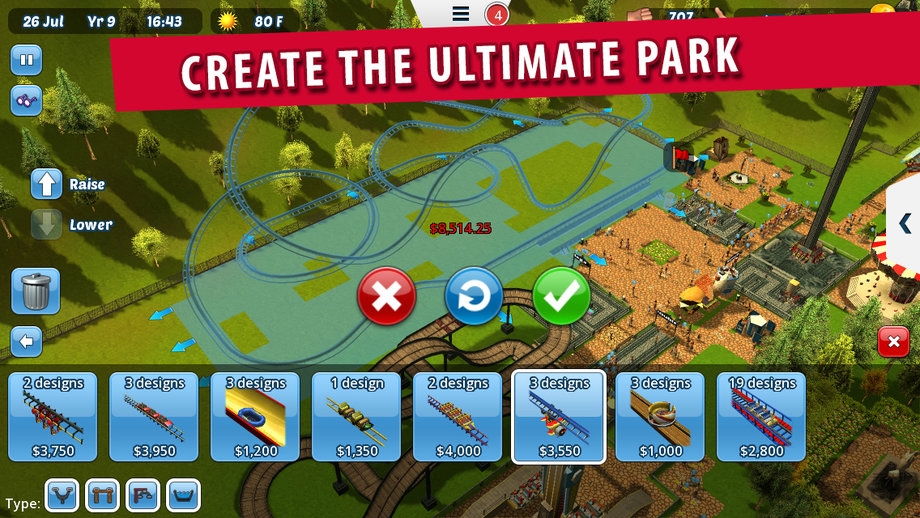
Task: Select the $3,750 coaster with 2 designs
Action: click(x=52, y=417)
